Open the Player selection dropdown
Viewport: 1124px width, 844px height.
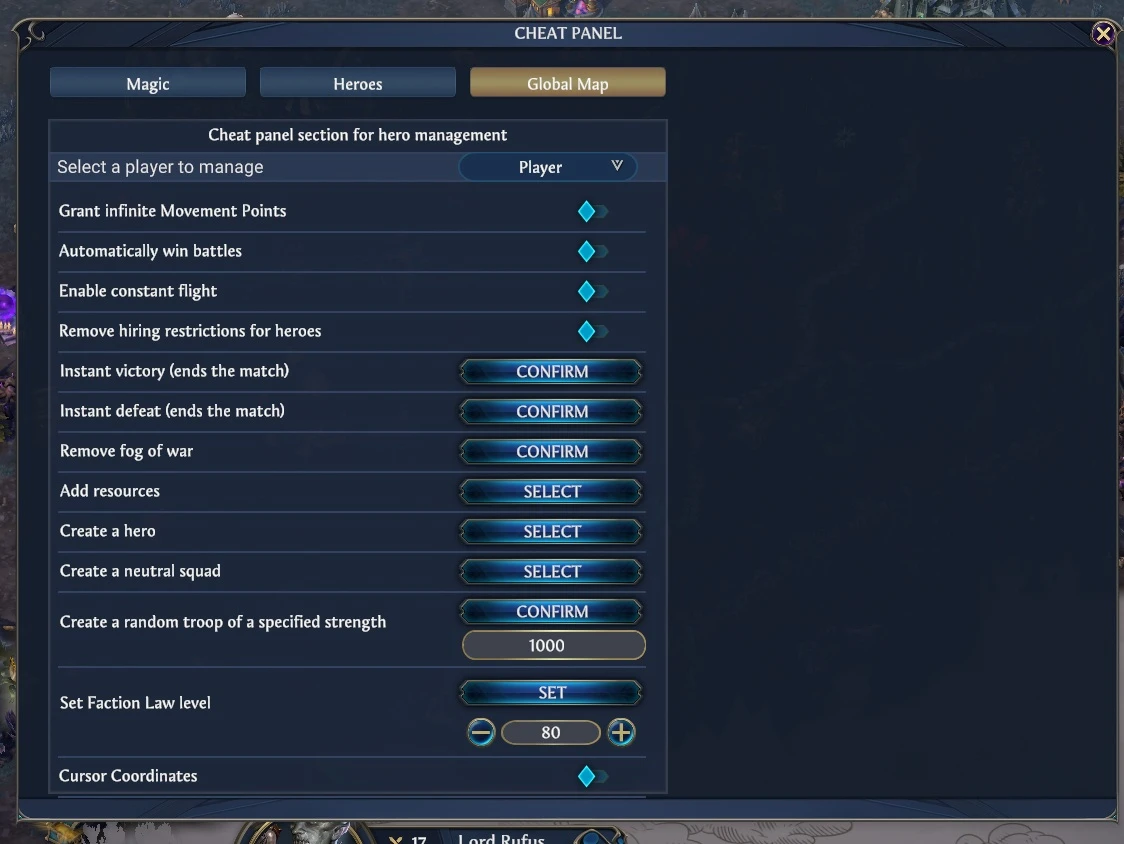click(x=547, y=167)
